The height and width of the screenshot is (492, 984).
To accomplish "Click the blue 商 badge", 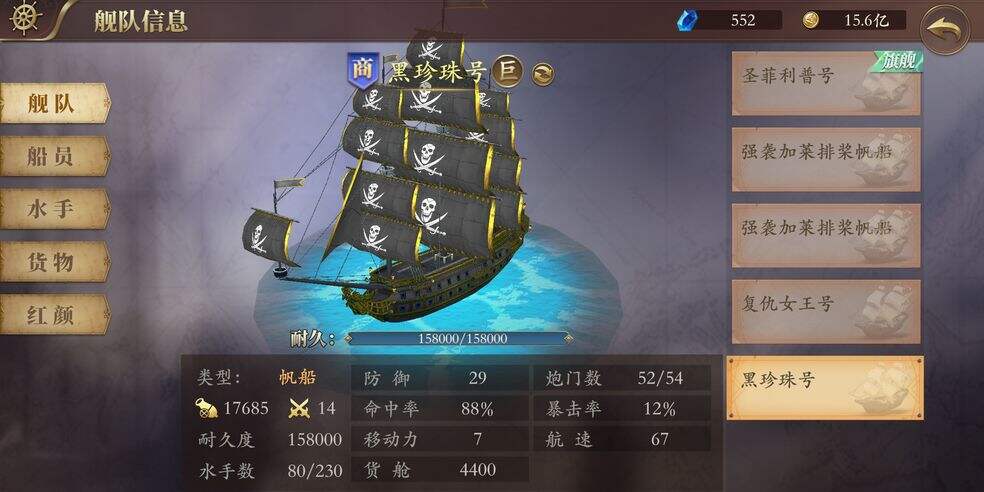I will (361, 69).
